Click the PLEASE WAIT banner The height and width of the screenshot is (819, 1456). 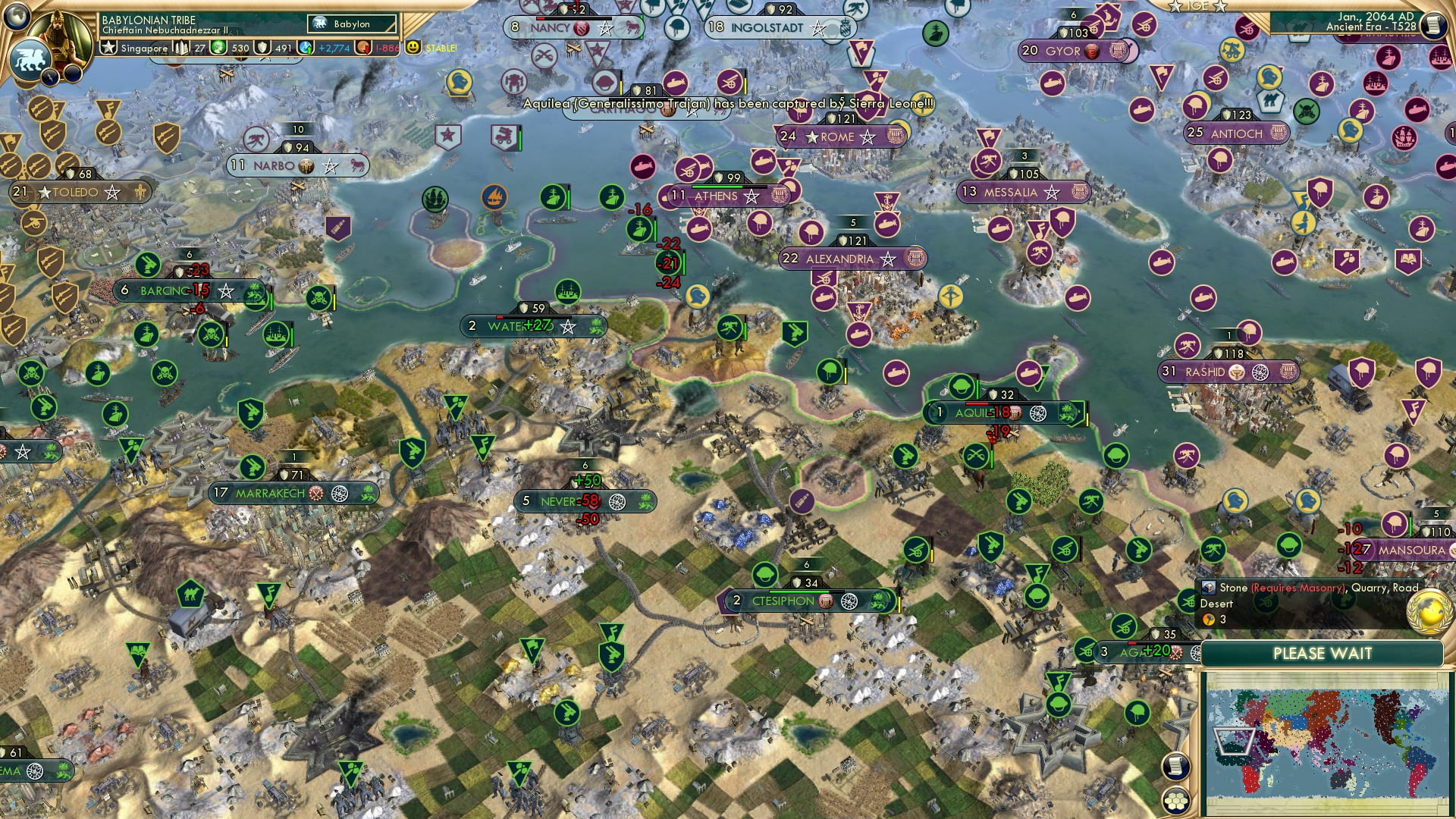(1323, 653)
